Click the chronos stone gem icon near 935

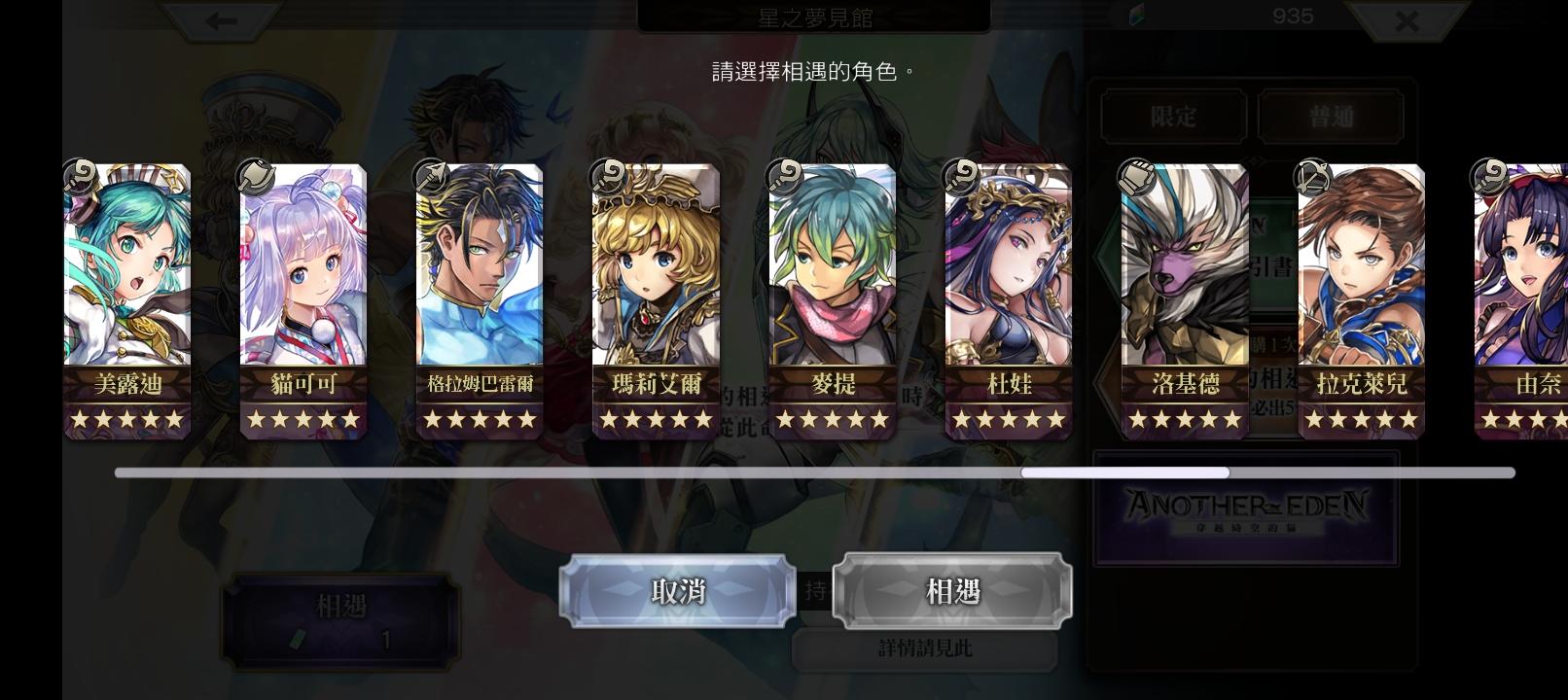1134,16
